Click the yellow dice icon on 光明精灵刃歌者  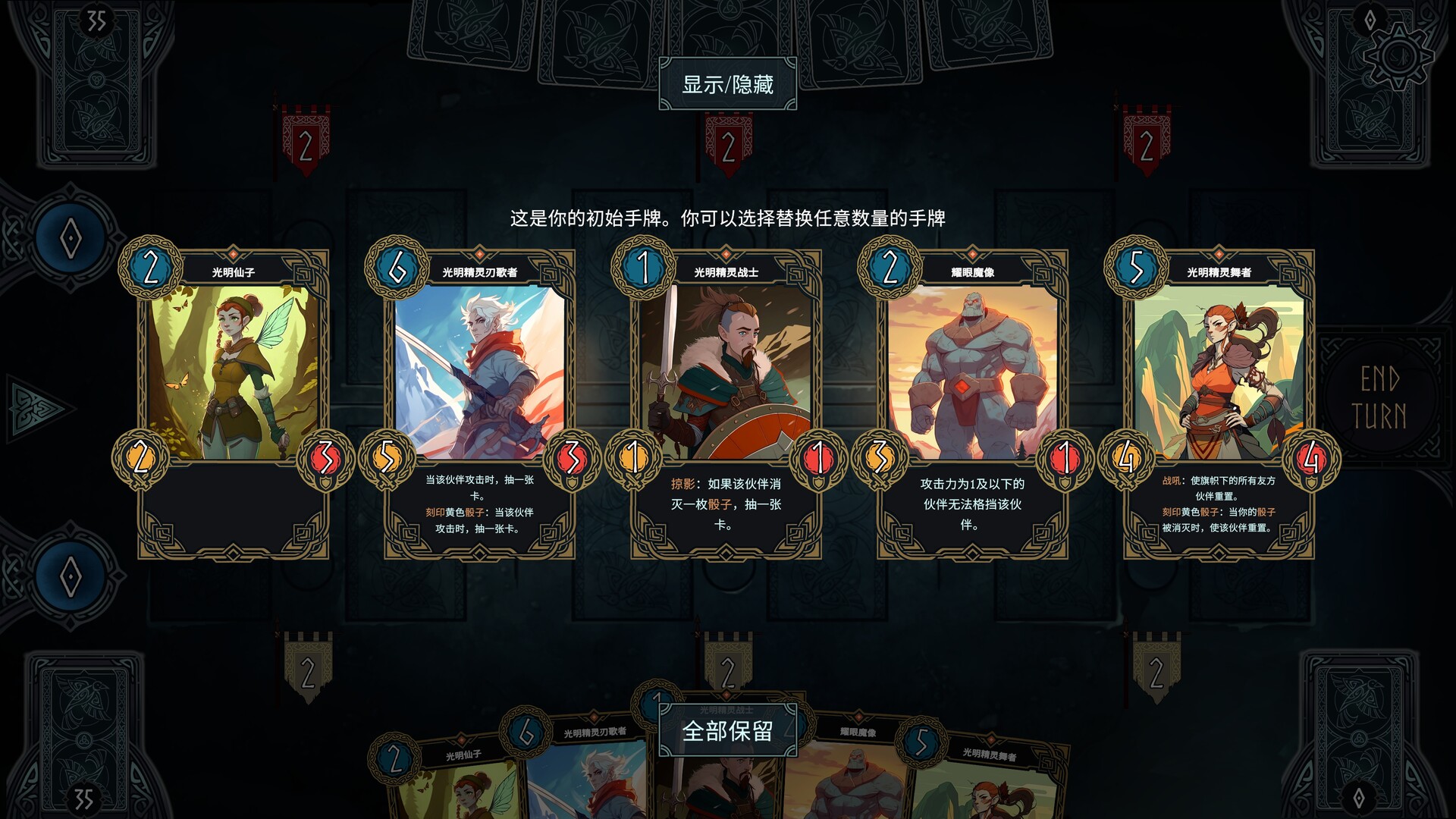(388, 458)
